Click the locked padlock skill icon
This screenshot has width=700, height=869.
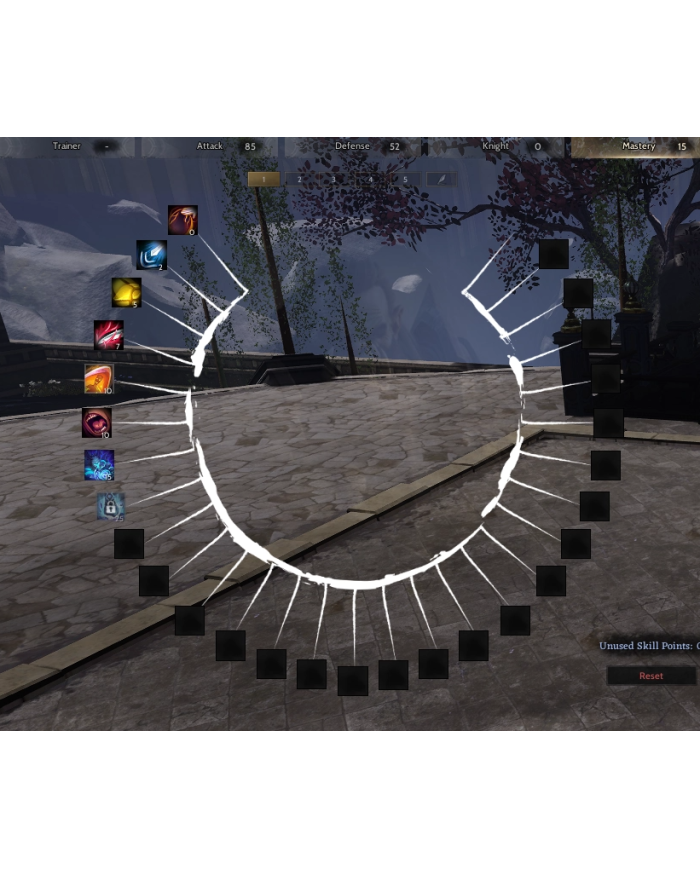click(110, 507)
